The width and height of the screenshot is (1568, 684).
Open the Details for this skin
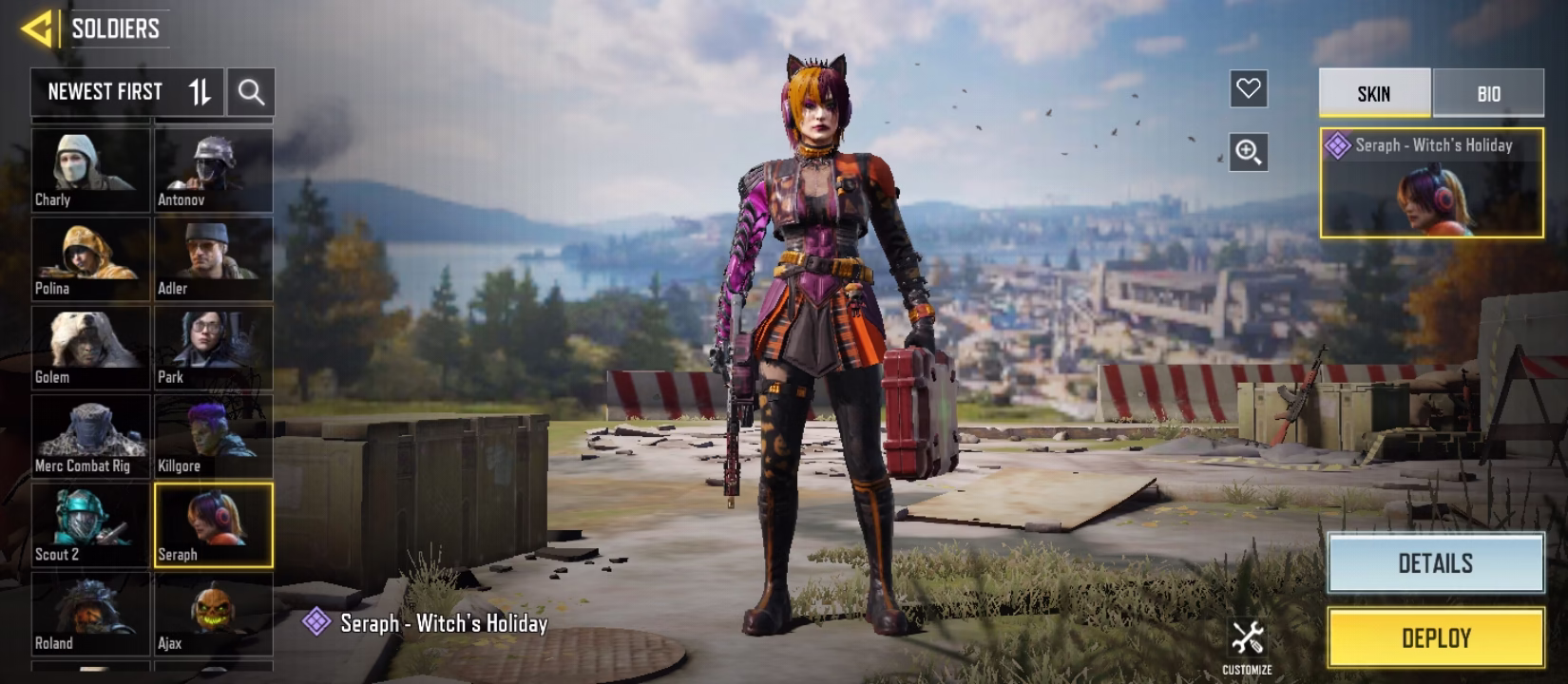pyautogui.click(x=1435, y=563)
